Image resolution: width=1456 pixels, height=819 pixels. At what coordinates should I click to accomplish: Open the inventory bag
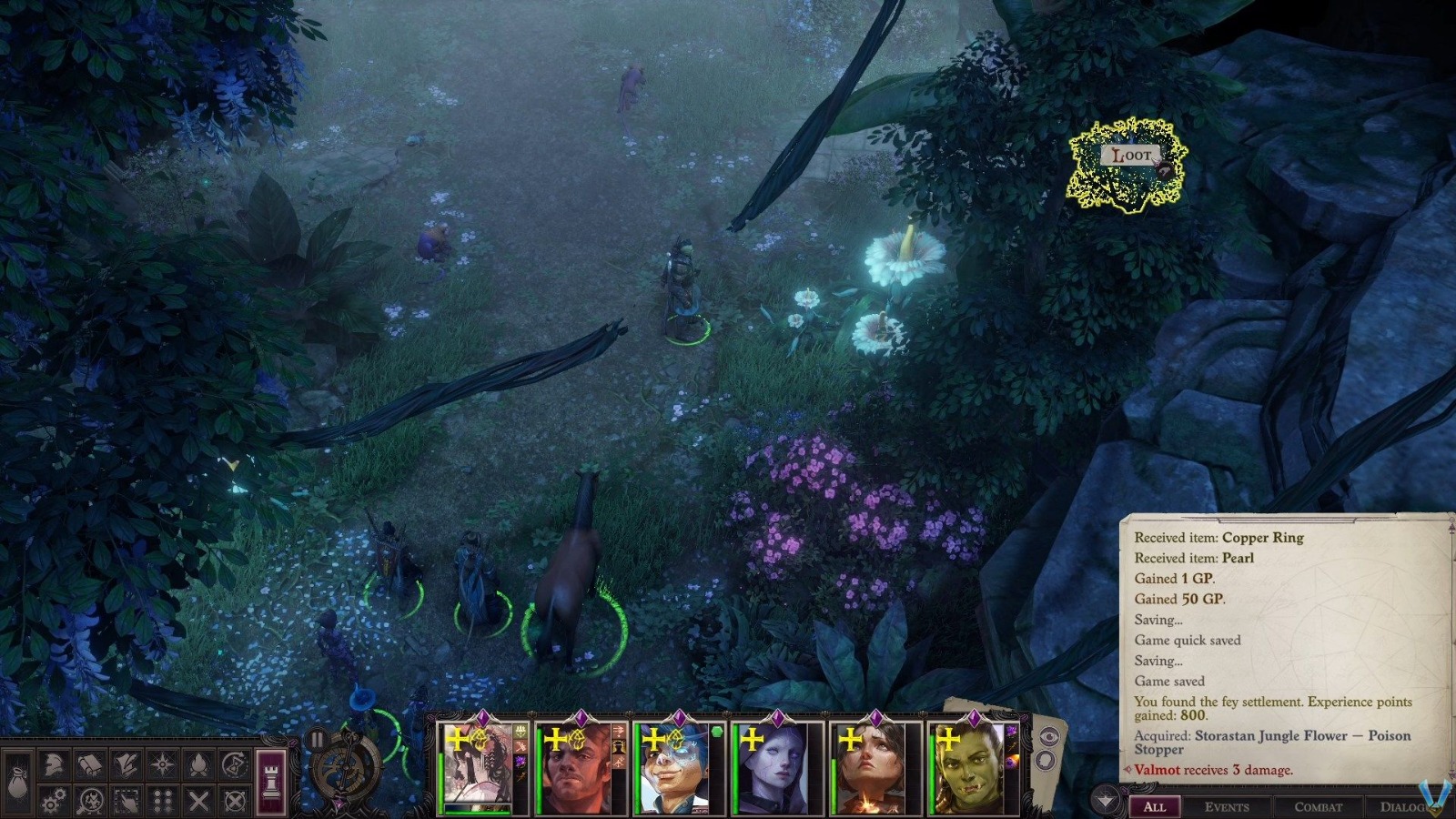[18, 781]
